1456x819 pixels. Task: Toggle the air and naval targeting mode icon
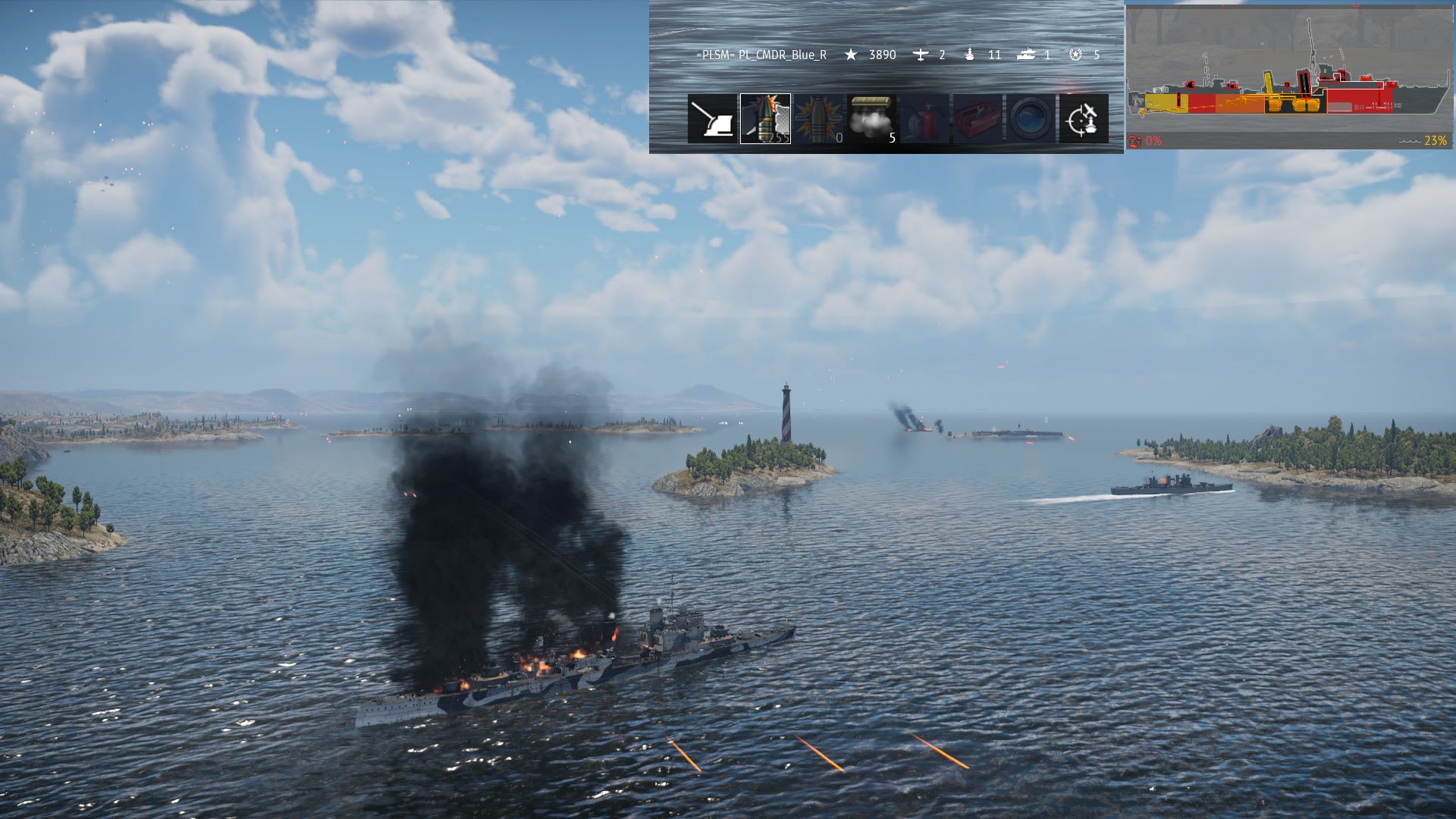(x=1083, y=119)
